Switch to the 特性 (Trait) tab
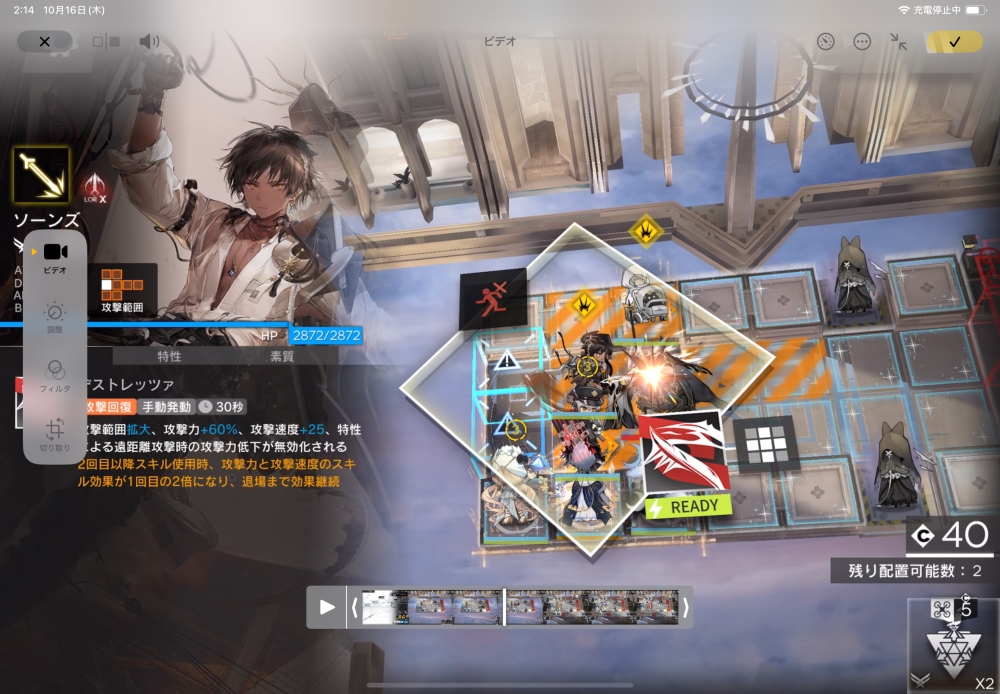Image resolution: width=1000 pixels, height=694 pixels. 169,356
